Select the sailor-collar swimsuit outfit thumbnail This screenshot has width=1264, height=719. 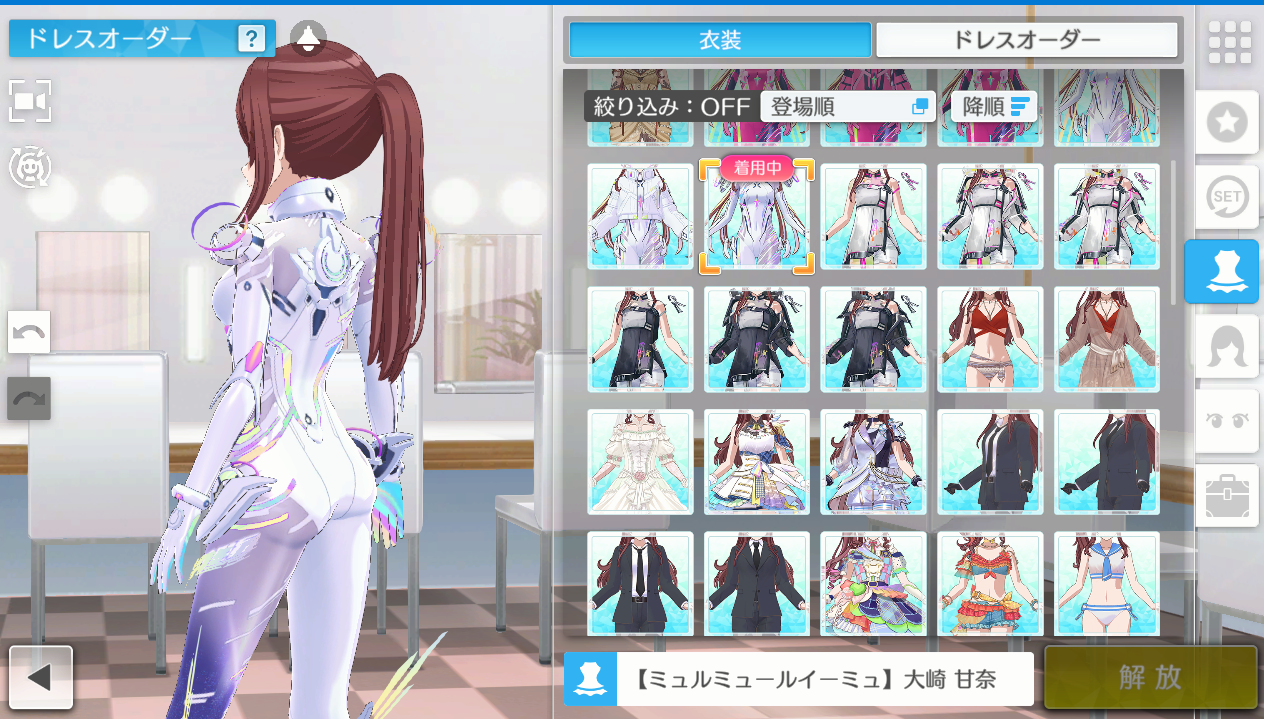(1107, 585)
